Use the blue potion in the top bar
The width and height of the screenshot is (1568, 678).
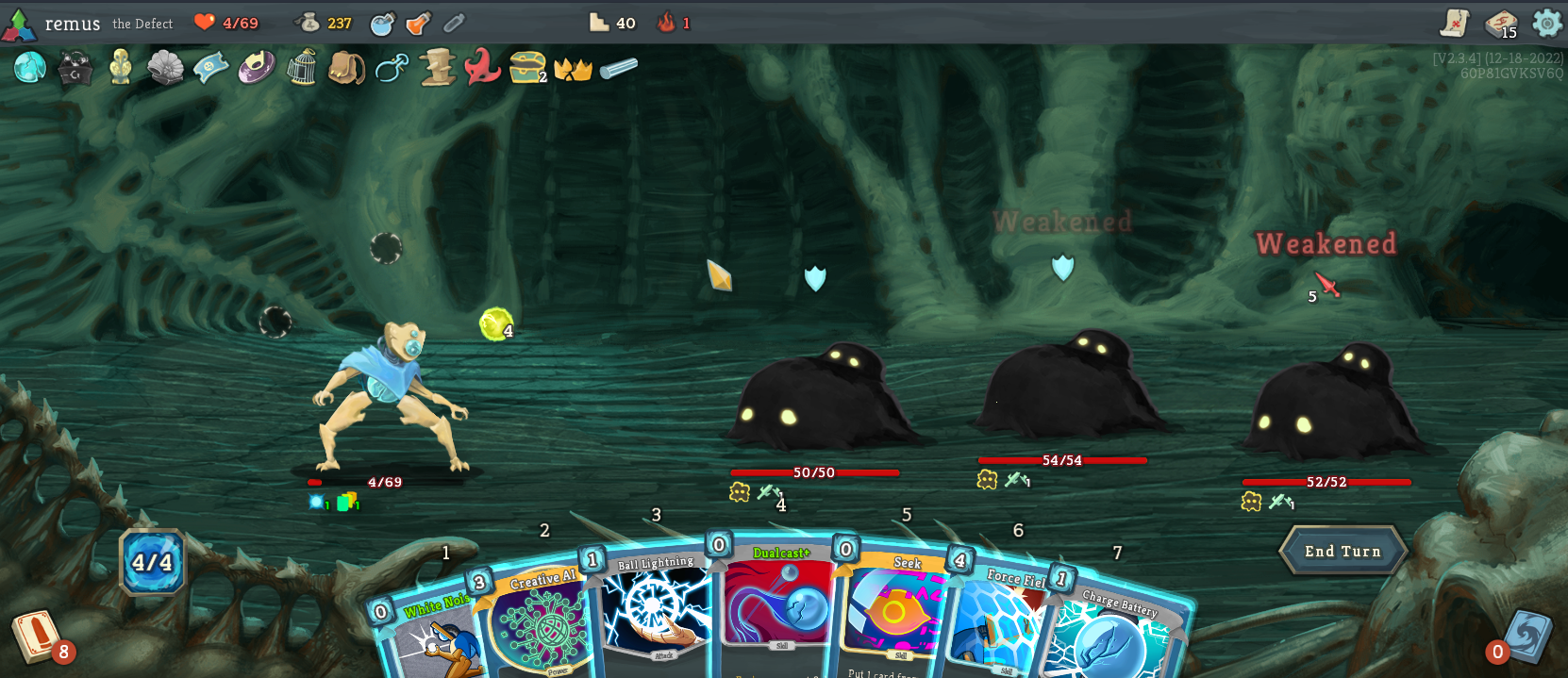382,24
